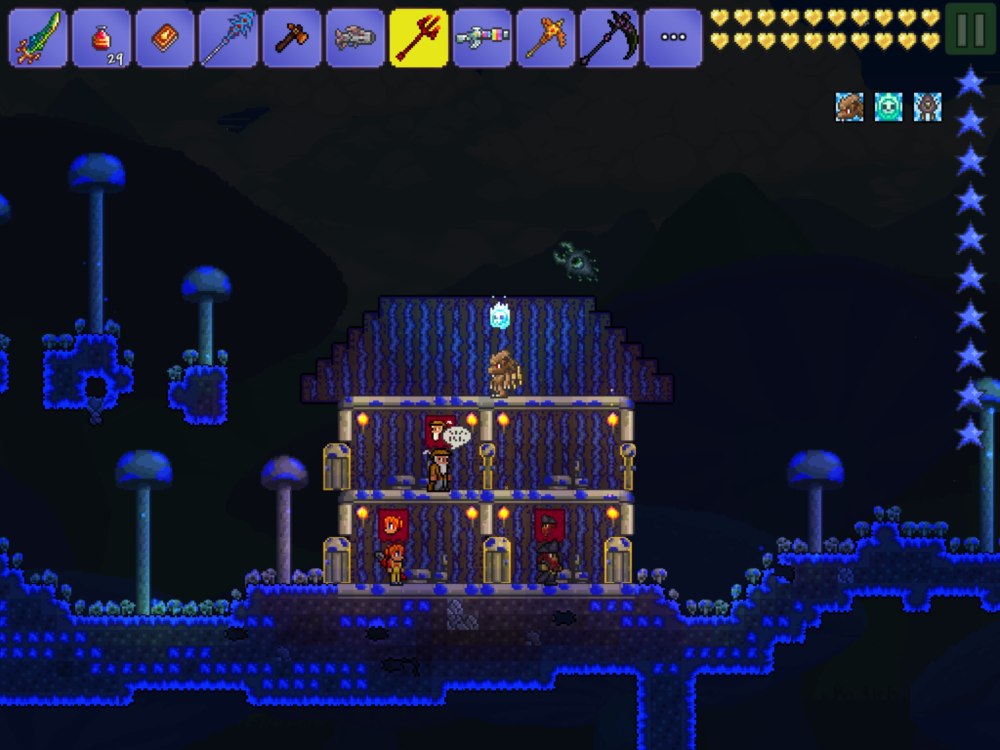
Task: Choose the blue crystal staff slot
Action: 228,38
